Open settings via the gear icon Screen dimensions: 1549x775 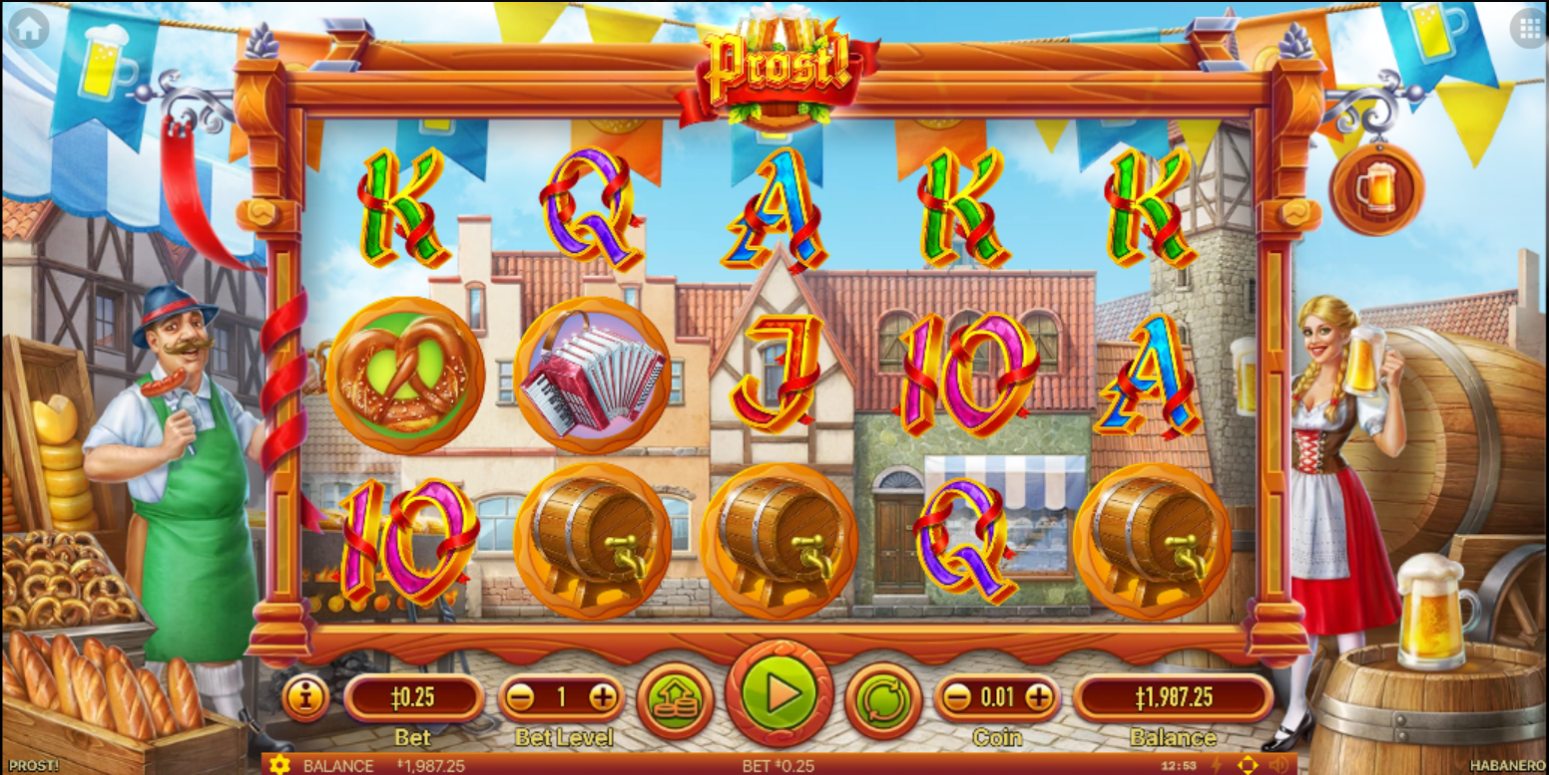pos(279,765)
